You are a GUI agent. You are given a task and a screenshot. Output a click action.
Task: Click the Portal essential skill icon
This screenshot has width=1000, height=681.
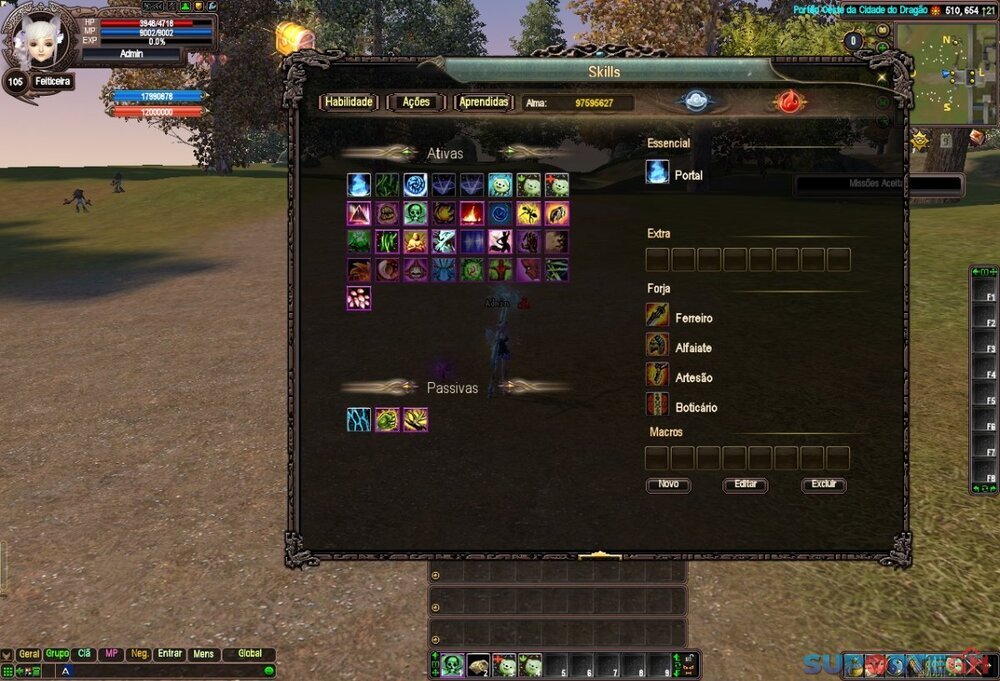657,174
